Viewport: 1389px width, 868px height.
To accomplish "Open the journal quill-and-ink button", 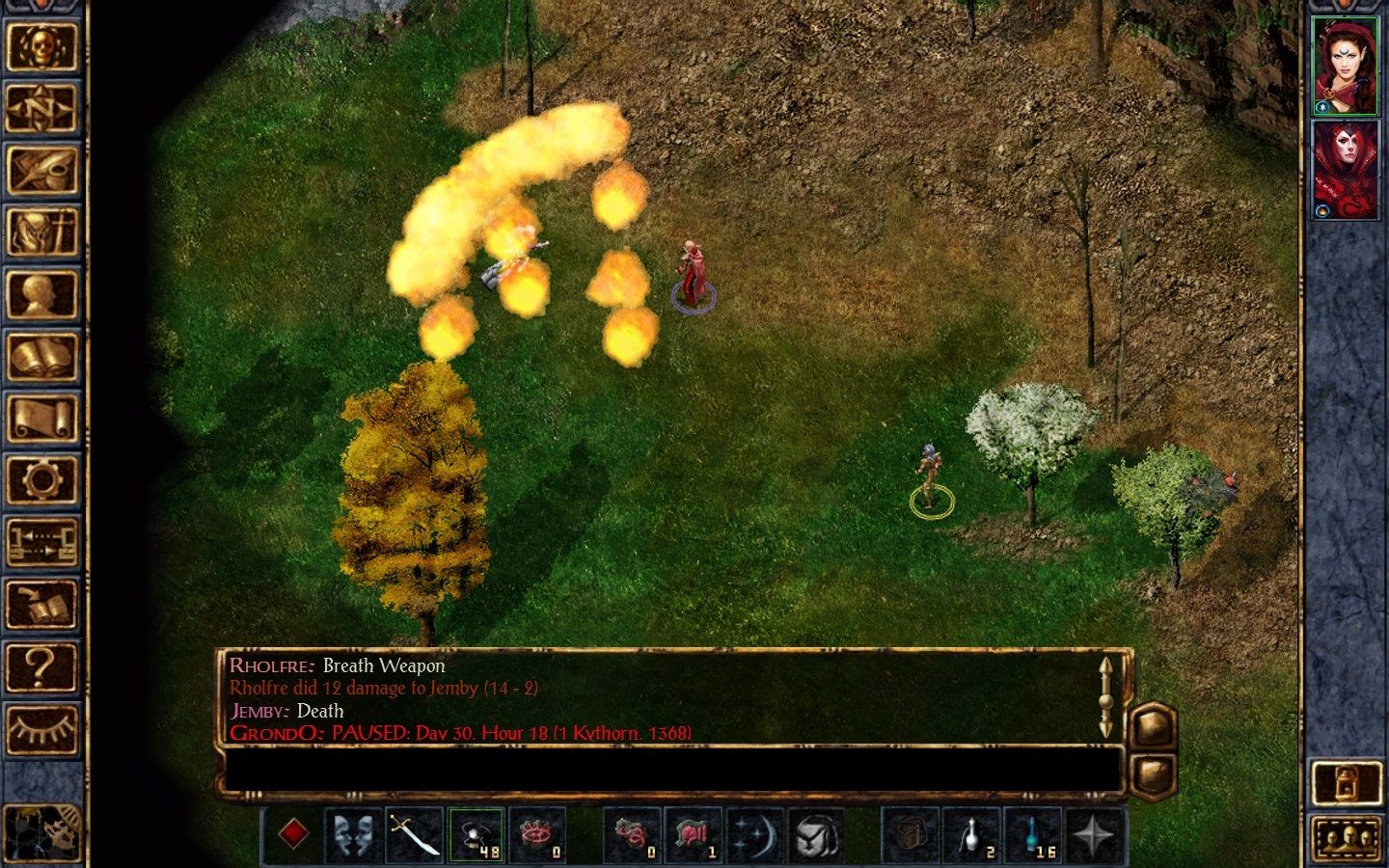I will point(41,170).
